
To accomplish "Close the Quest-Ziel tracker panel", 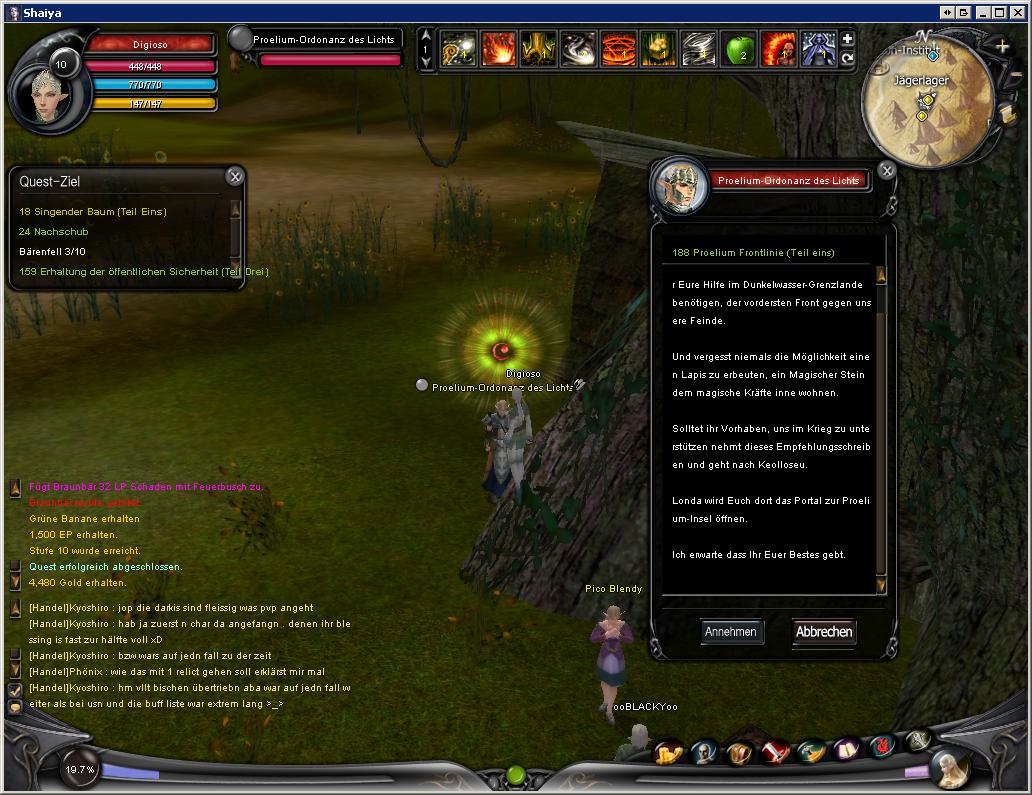I will [234, 177].
